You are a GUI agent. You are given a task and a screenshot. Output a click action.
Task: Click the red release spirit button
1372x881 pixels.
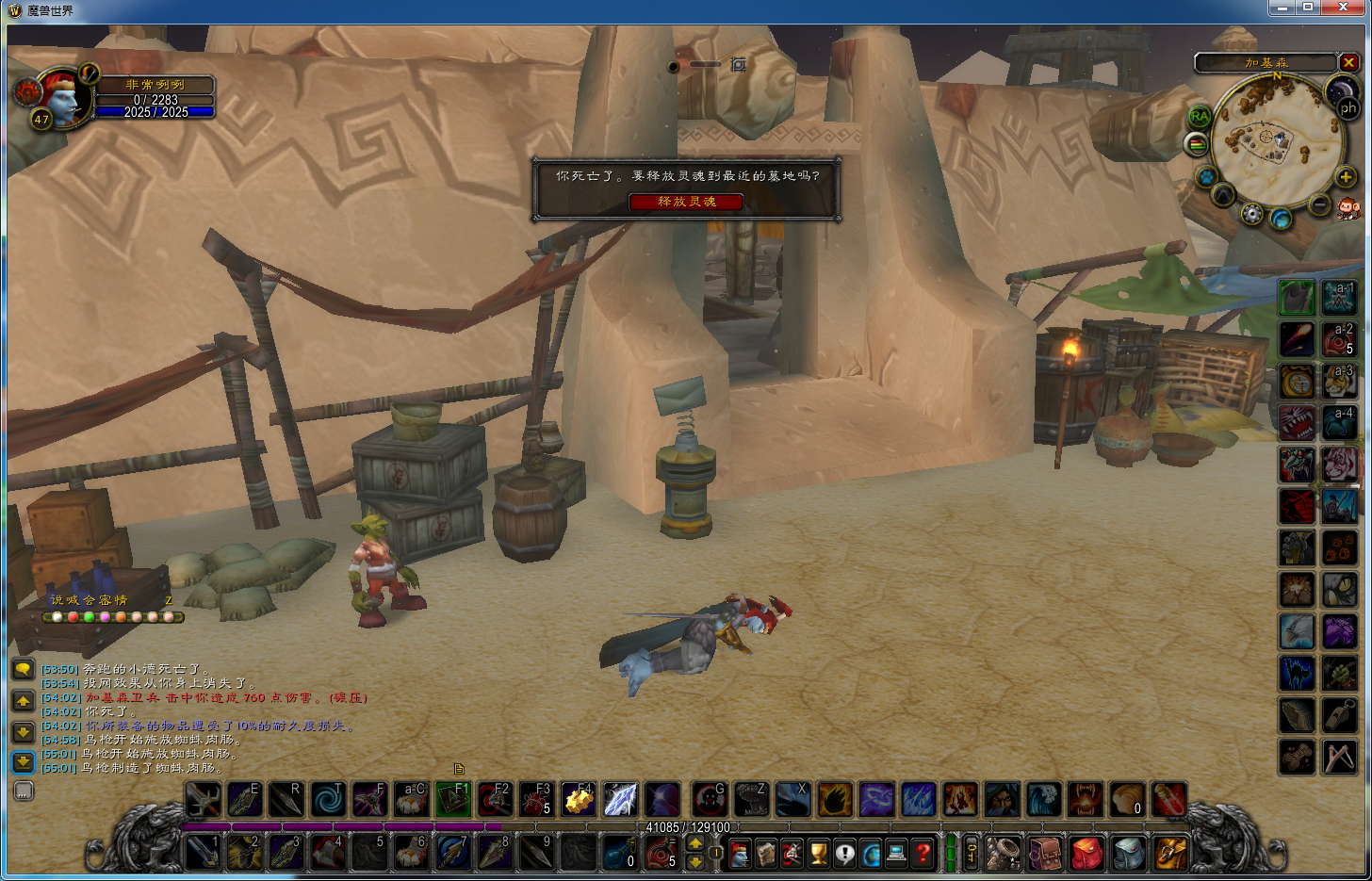pyautogui.click(x=686, y=202)
